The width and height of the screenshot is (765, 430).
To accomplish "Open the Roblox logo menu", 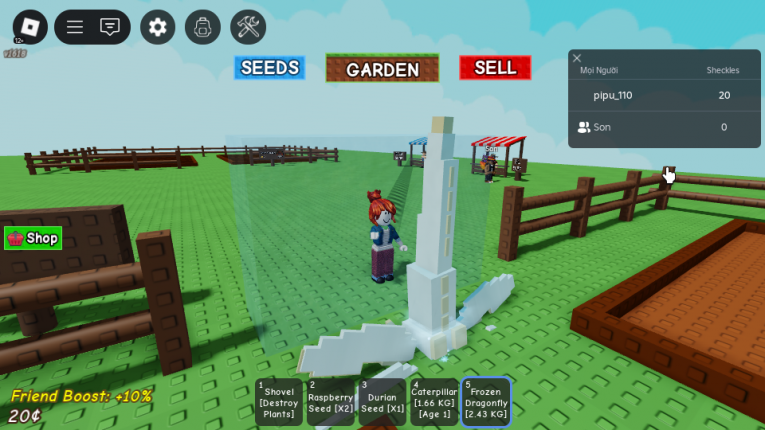I will [30, 27].
